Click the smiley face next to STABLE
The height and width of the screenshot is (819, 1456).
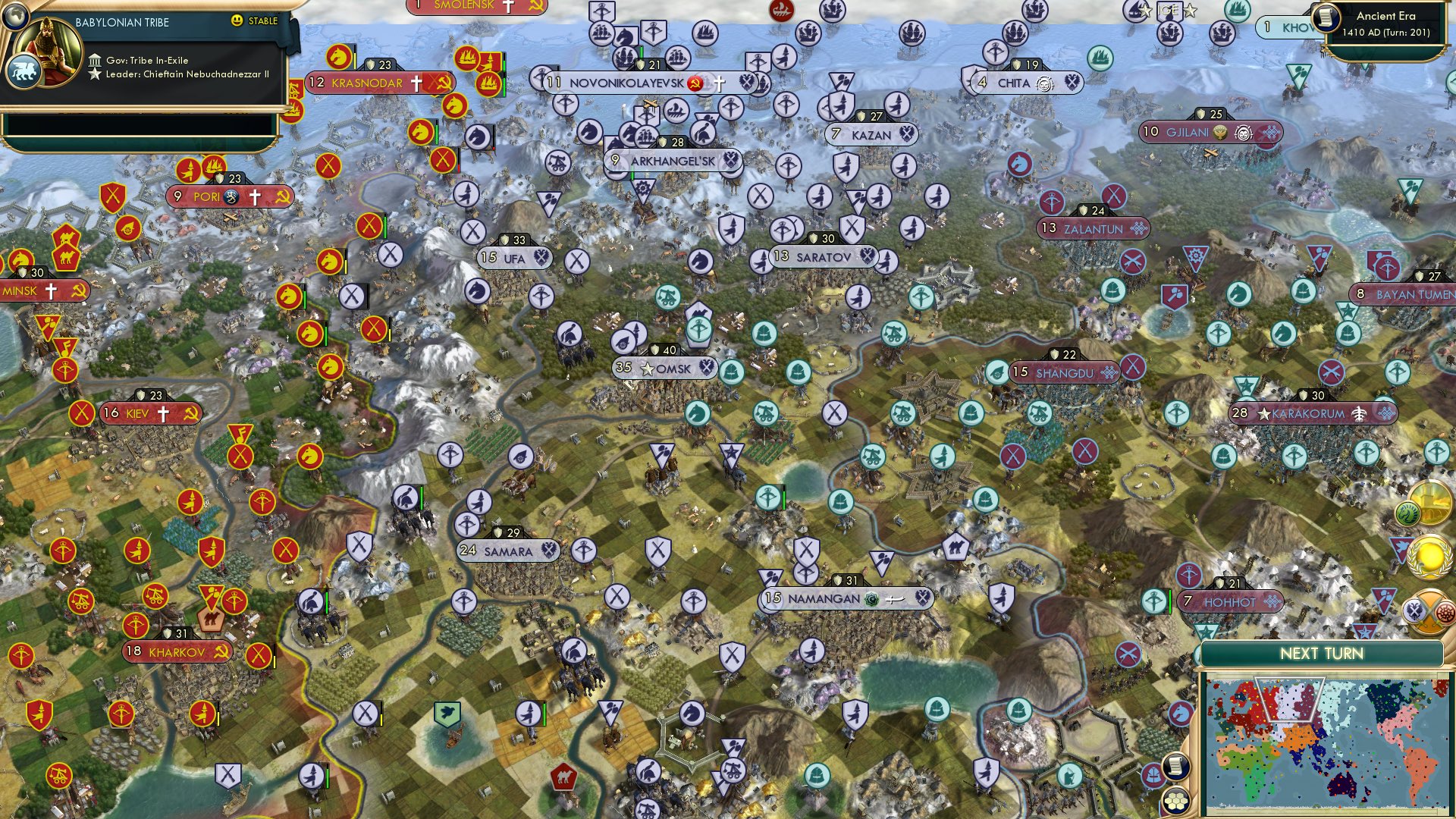(x=237, y=22)
